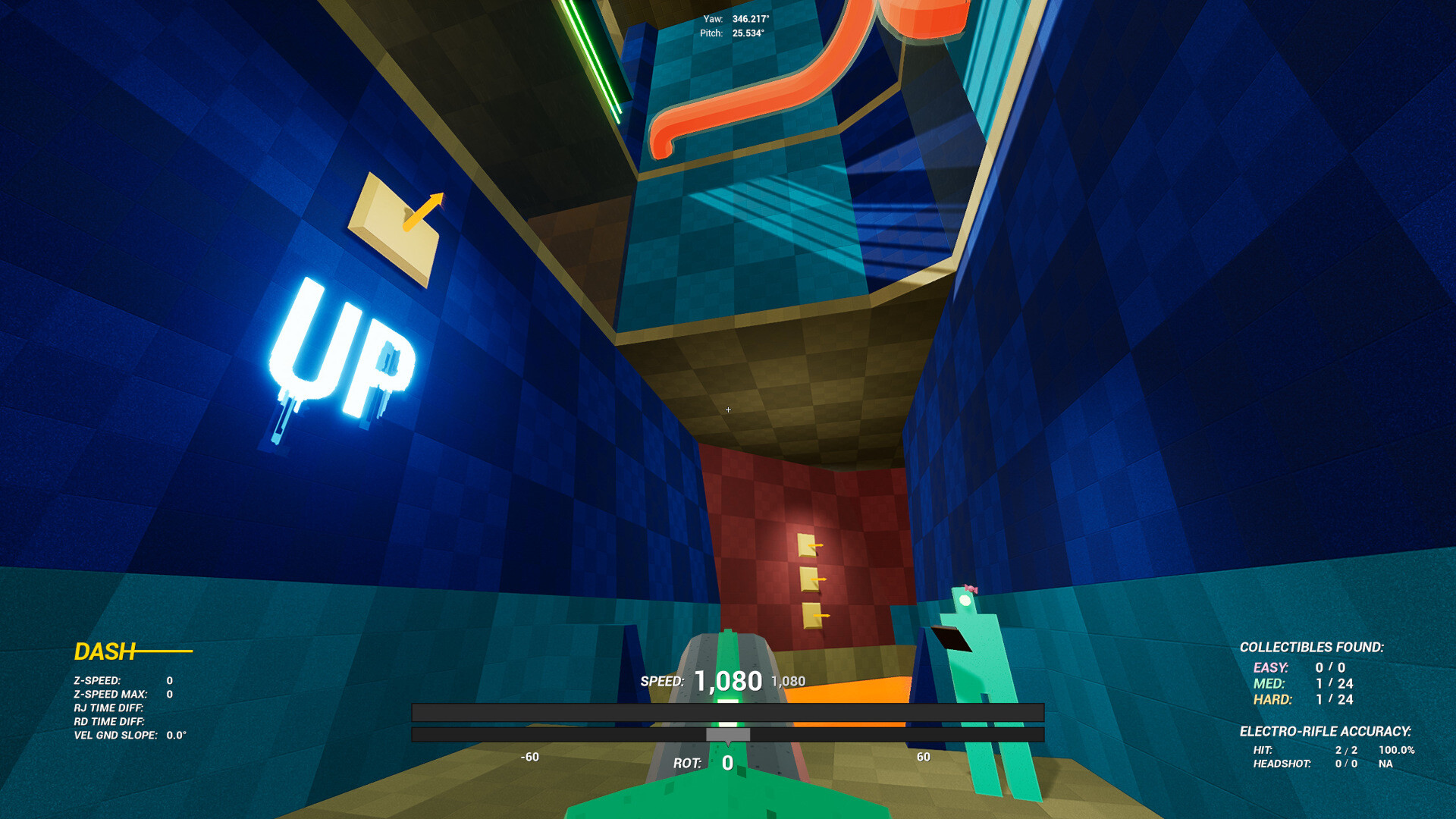
Task: Click the crosshair in screen center
Action: click(x=728, y=409)
